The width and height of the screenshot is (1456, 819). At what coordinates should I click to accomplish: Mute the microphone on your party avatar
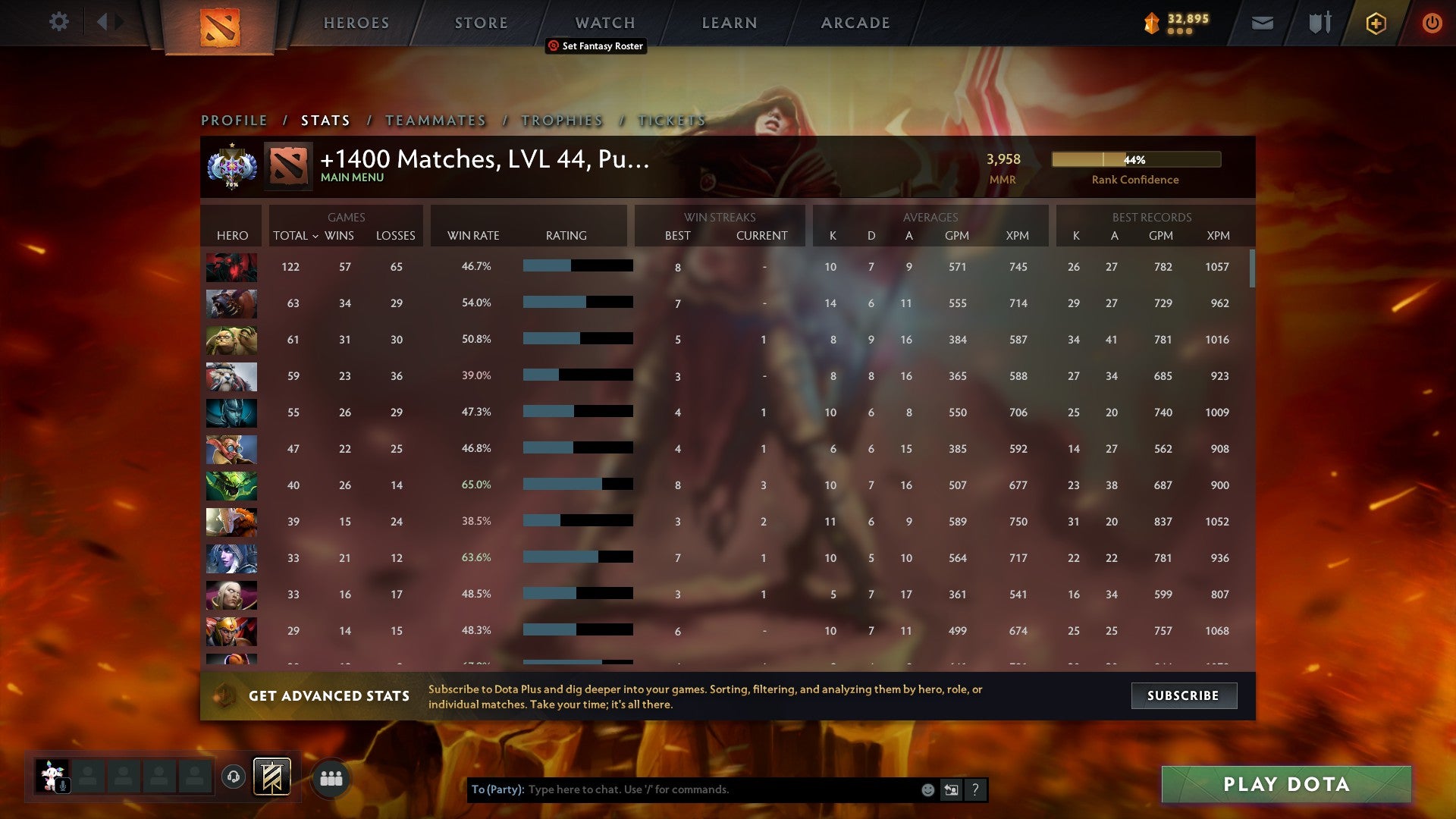tap(63, 784)
